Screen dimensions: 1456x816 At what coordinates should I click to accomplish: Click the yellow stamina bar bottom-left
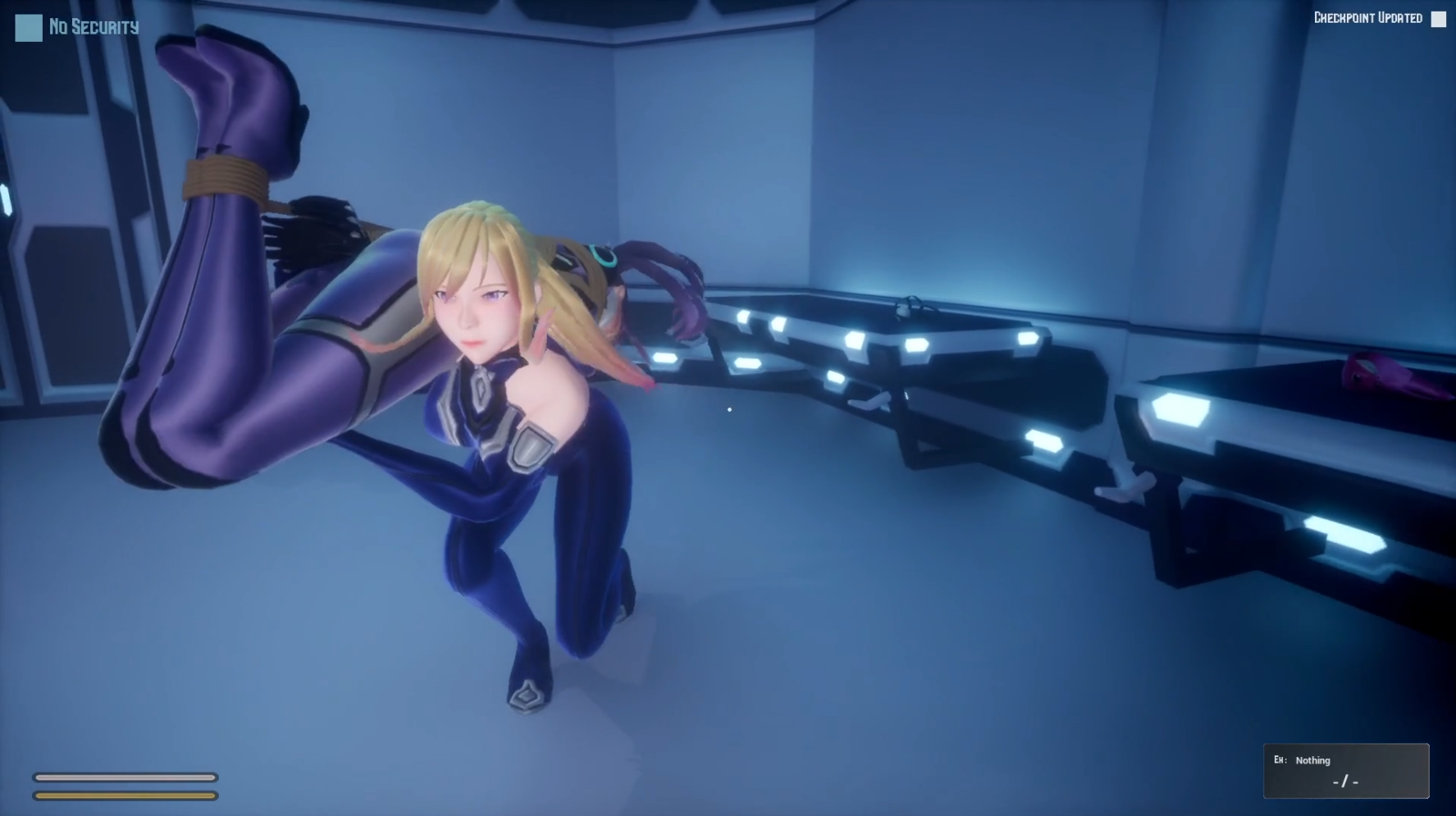click(127, 796)
